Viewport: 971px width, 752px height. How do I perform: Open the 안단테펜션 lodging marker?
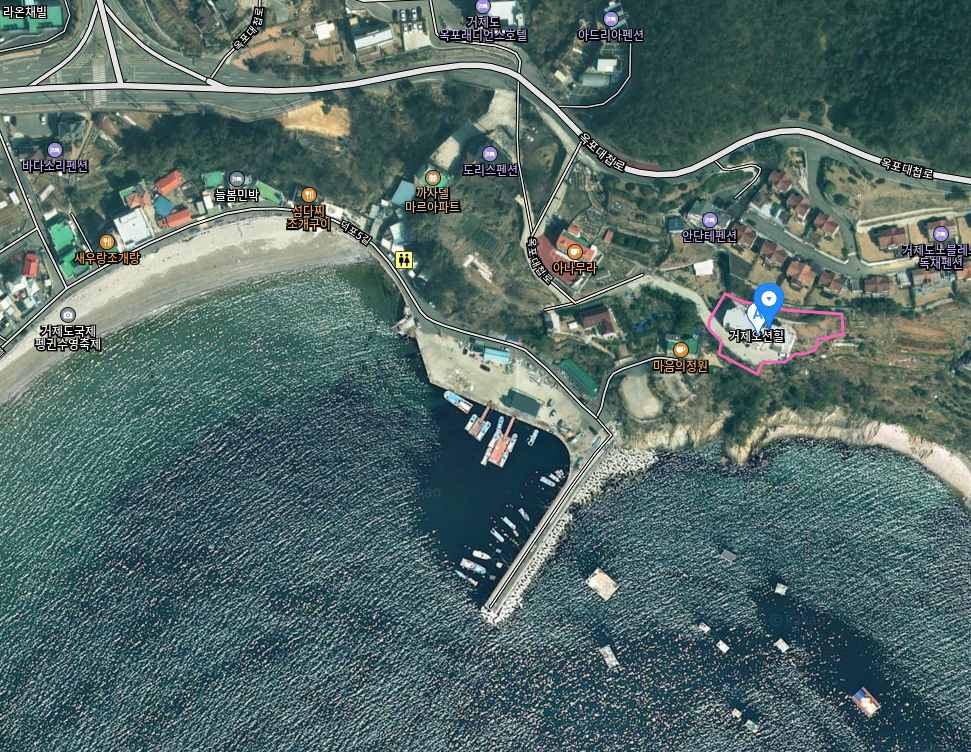[710, 220]
